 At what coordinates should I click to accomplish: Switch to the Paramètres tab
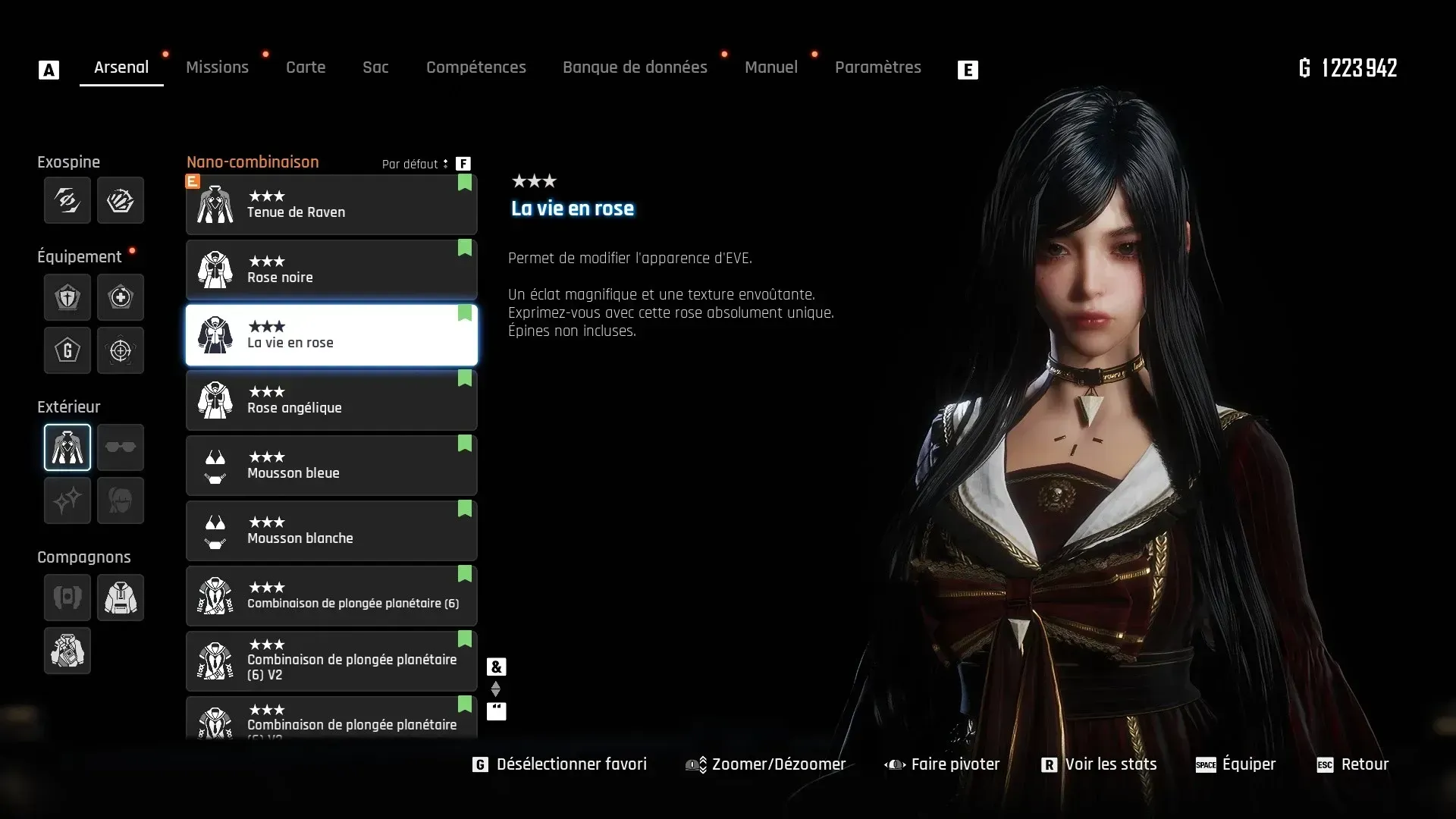tap(877, 67)
